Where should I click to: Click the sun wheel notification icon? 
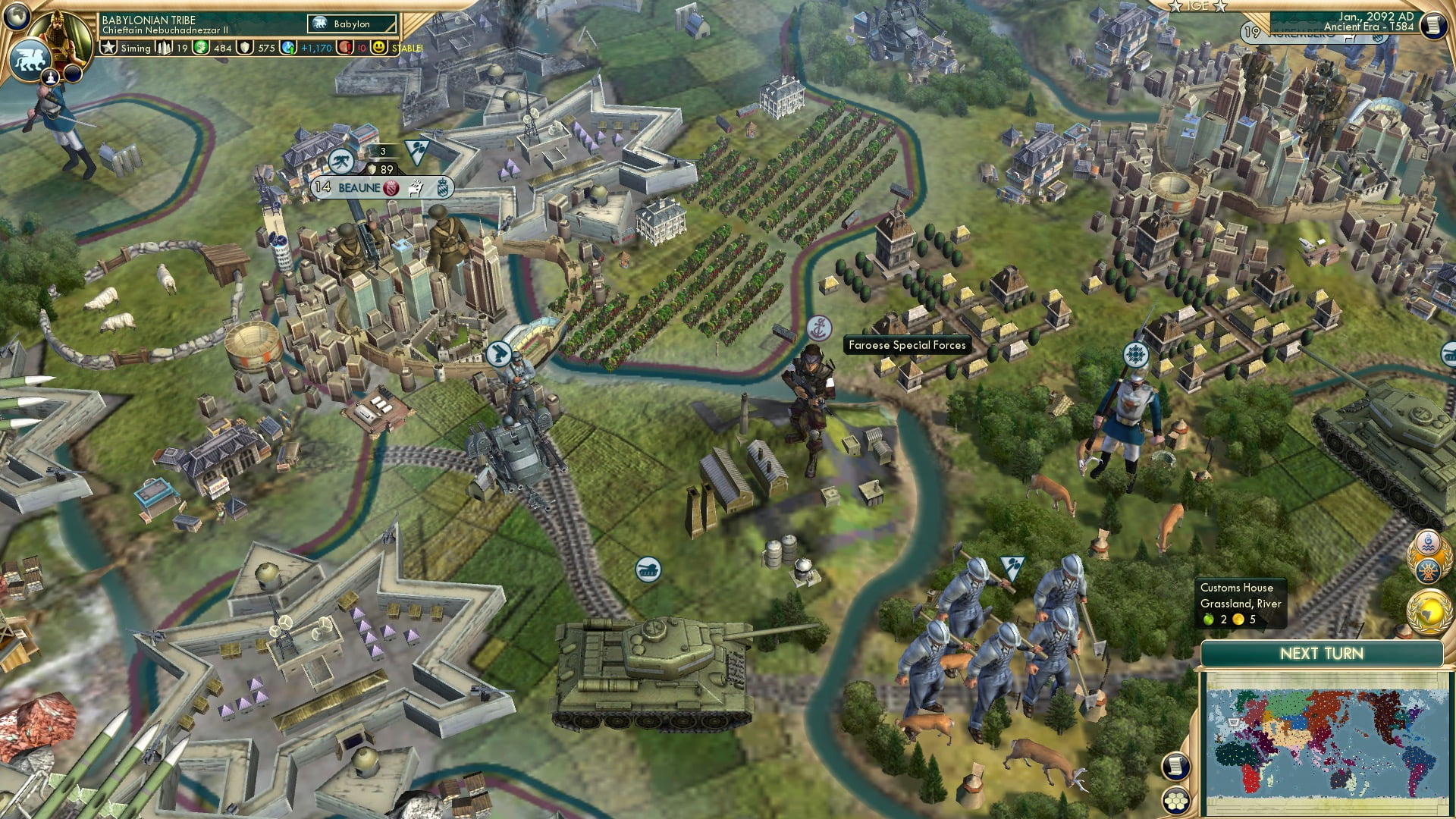(1429, 571)
